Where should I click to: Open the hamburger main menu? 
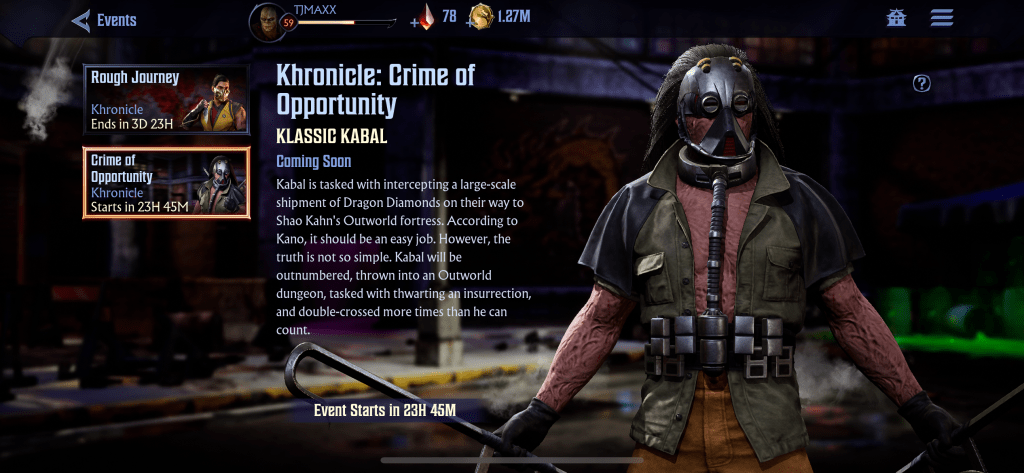tap(941, 18)
